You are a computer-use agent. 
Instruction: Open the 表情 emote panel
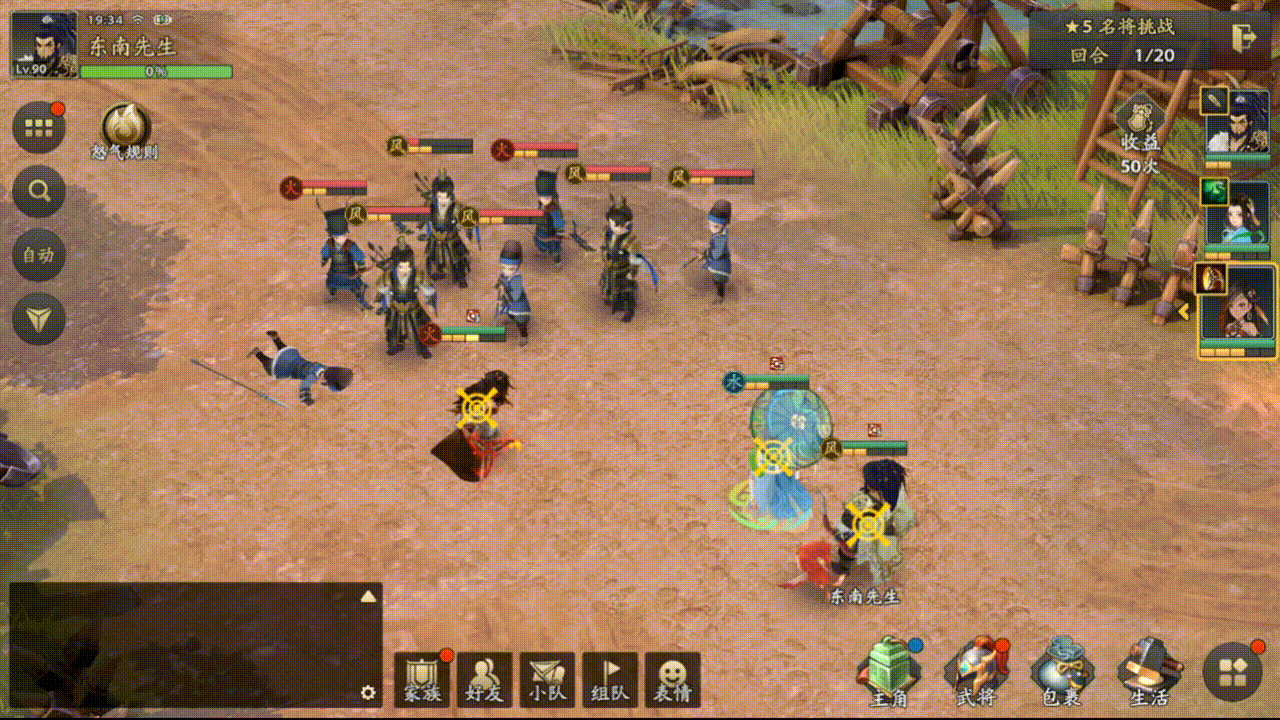tap(672, 680)
